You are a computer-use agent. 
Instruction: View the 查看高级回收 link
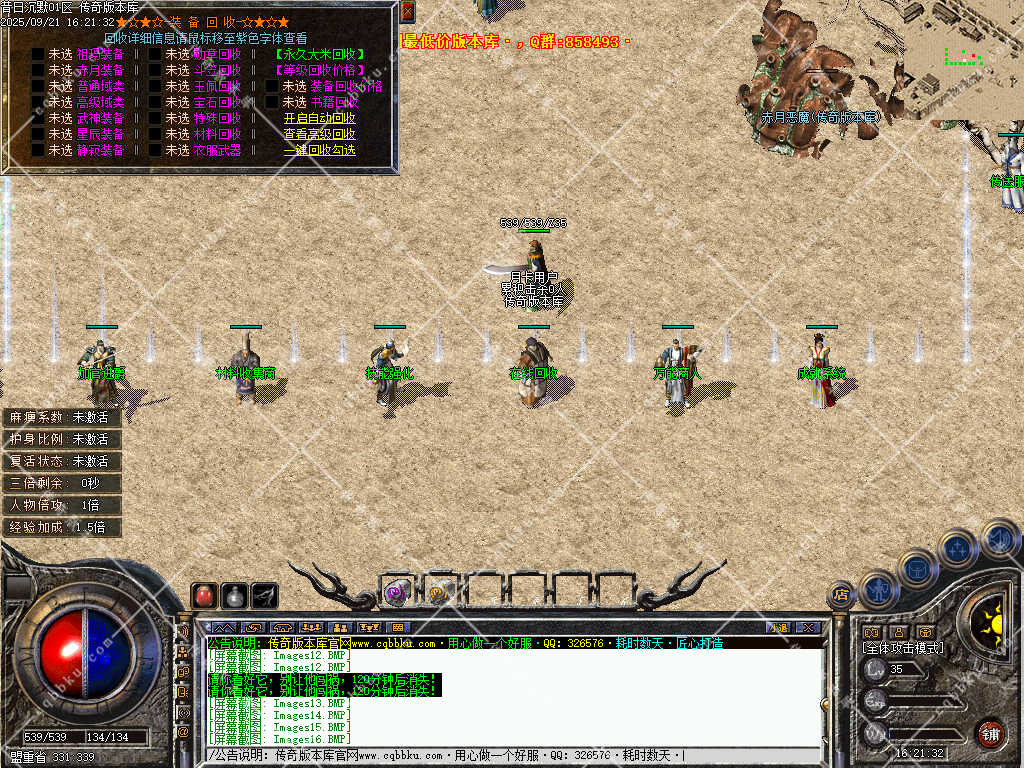coord(319,134)
